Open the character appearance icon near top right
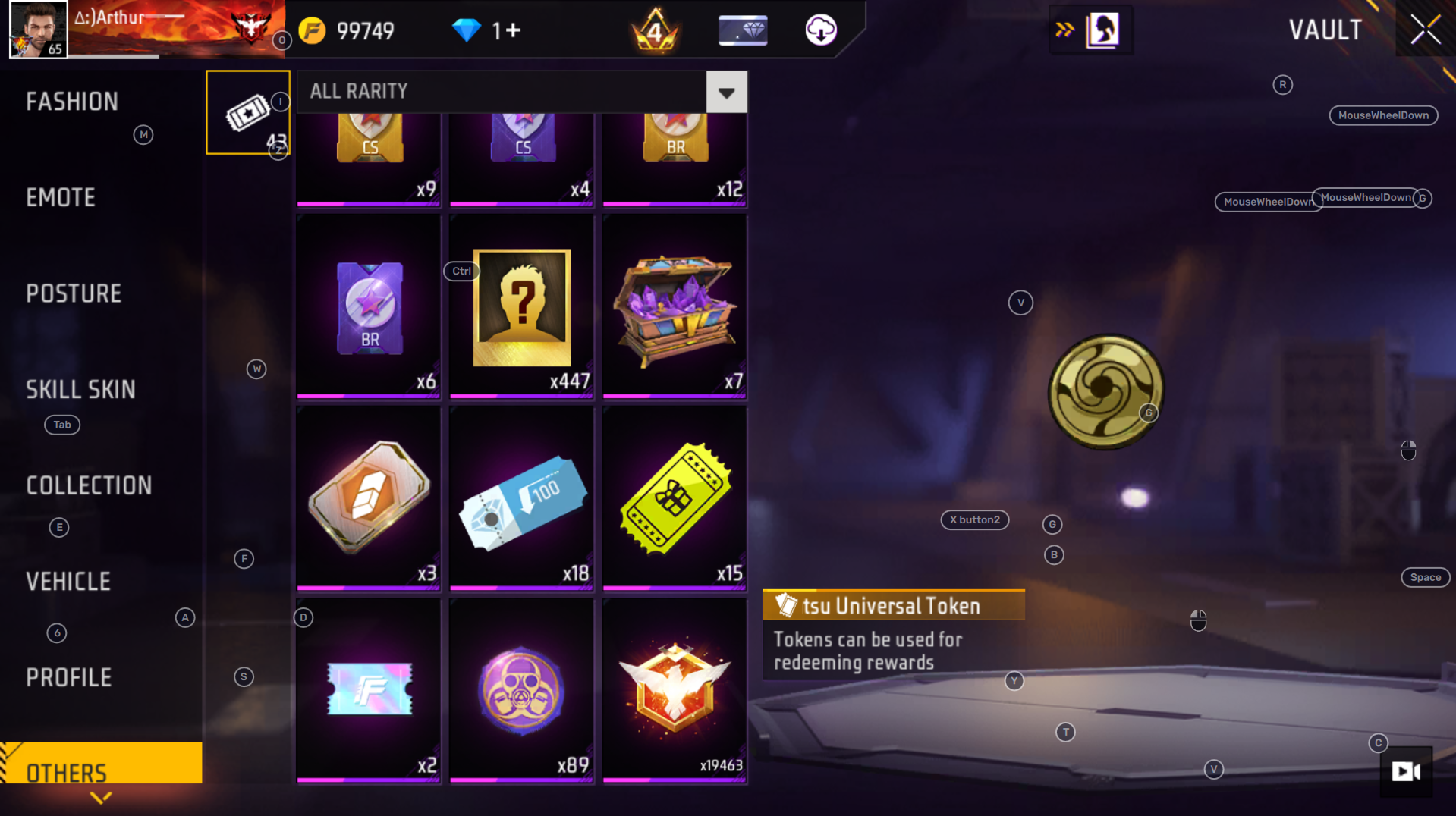This screenshot has width=1456, height=816. [x=1104, y=30]
